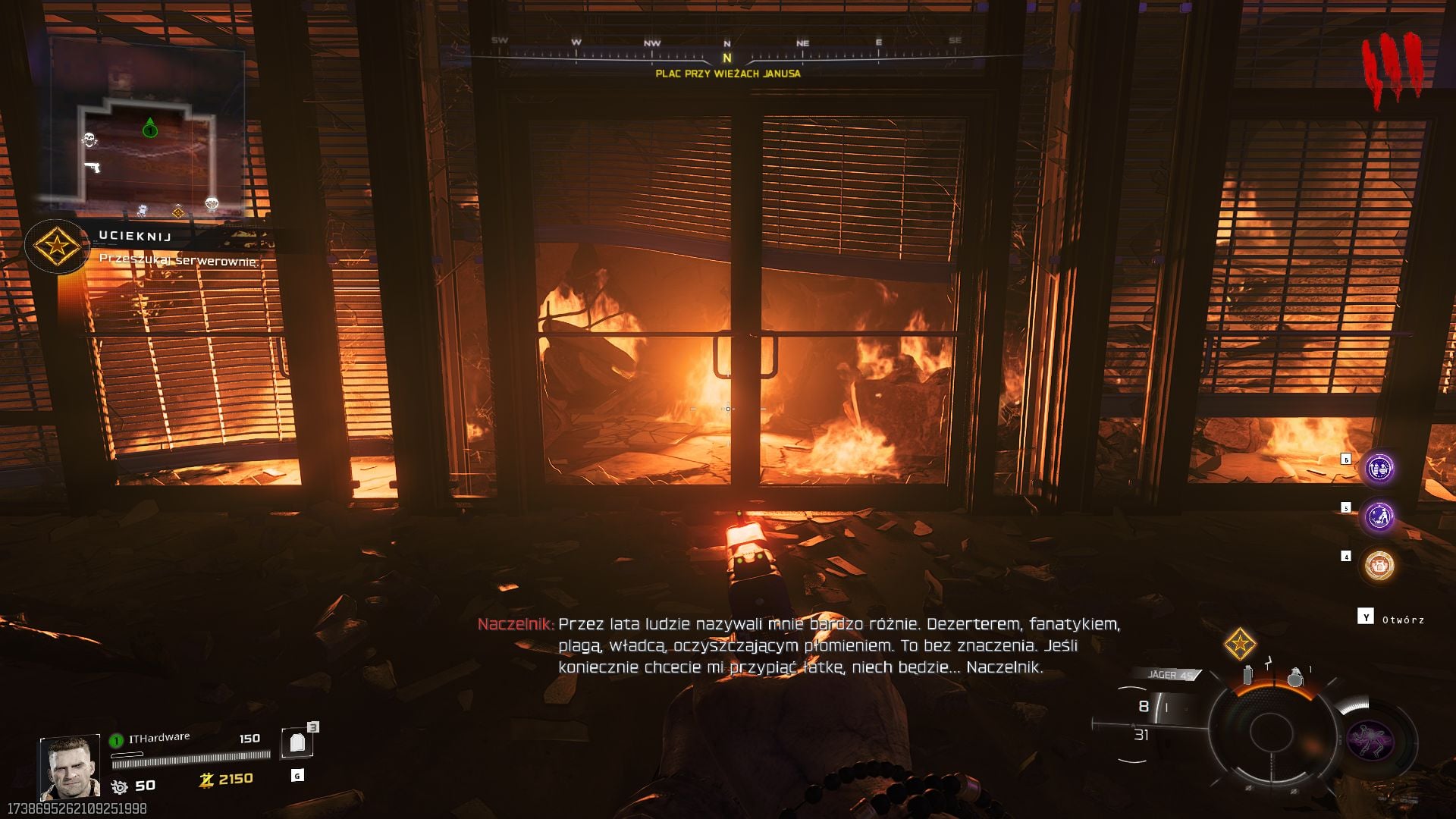Activate the top purple gobblegum icon
The height and width of the screenshot is (819, 1456).
point(1379,469)
